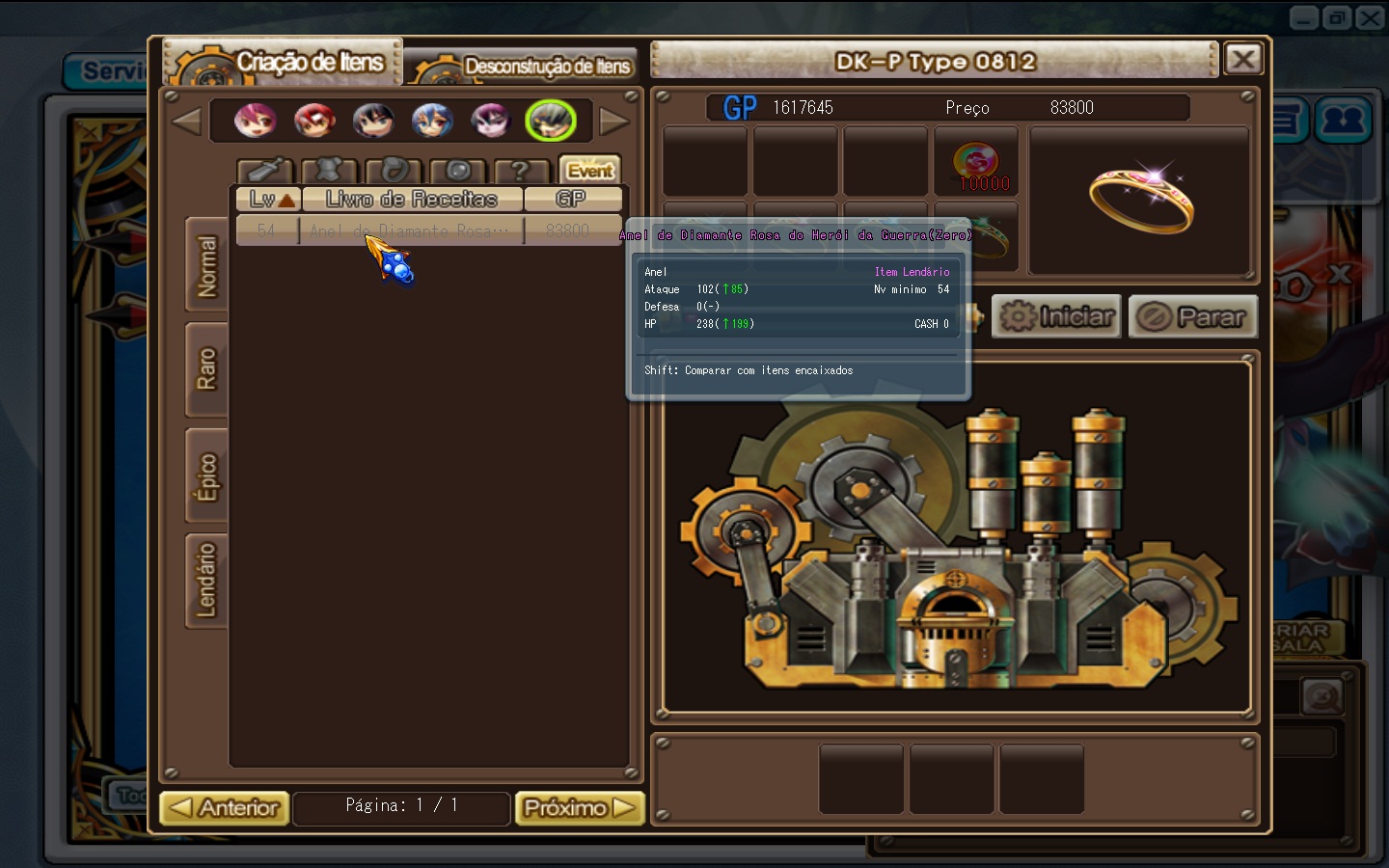Show Lendário rarity recipes
This screenshot has height=868, width=1389.
click(x=206, y=581)
